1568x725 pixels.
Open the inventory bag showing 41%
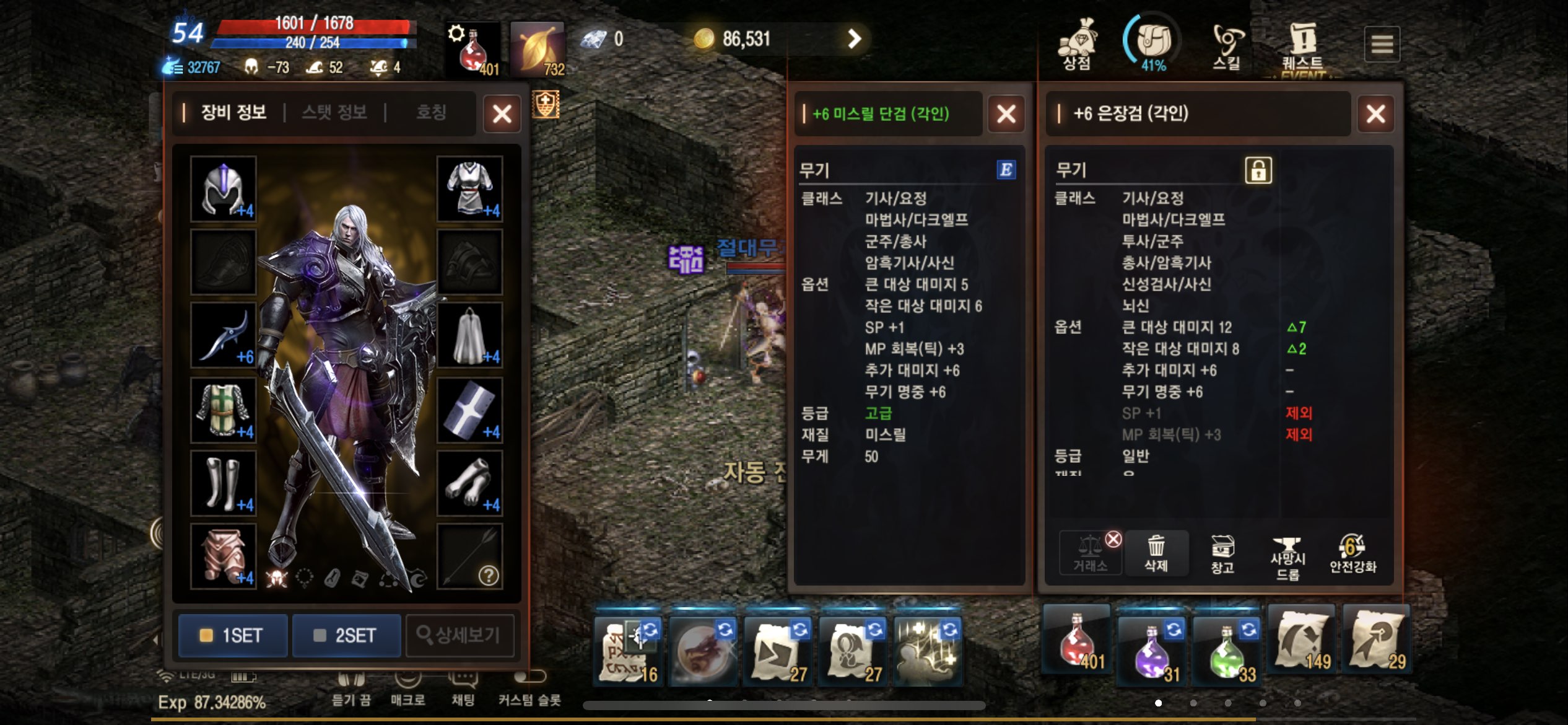click(1152, 40)
